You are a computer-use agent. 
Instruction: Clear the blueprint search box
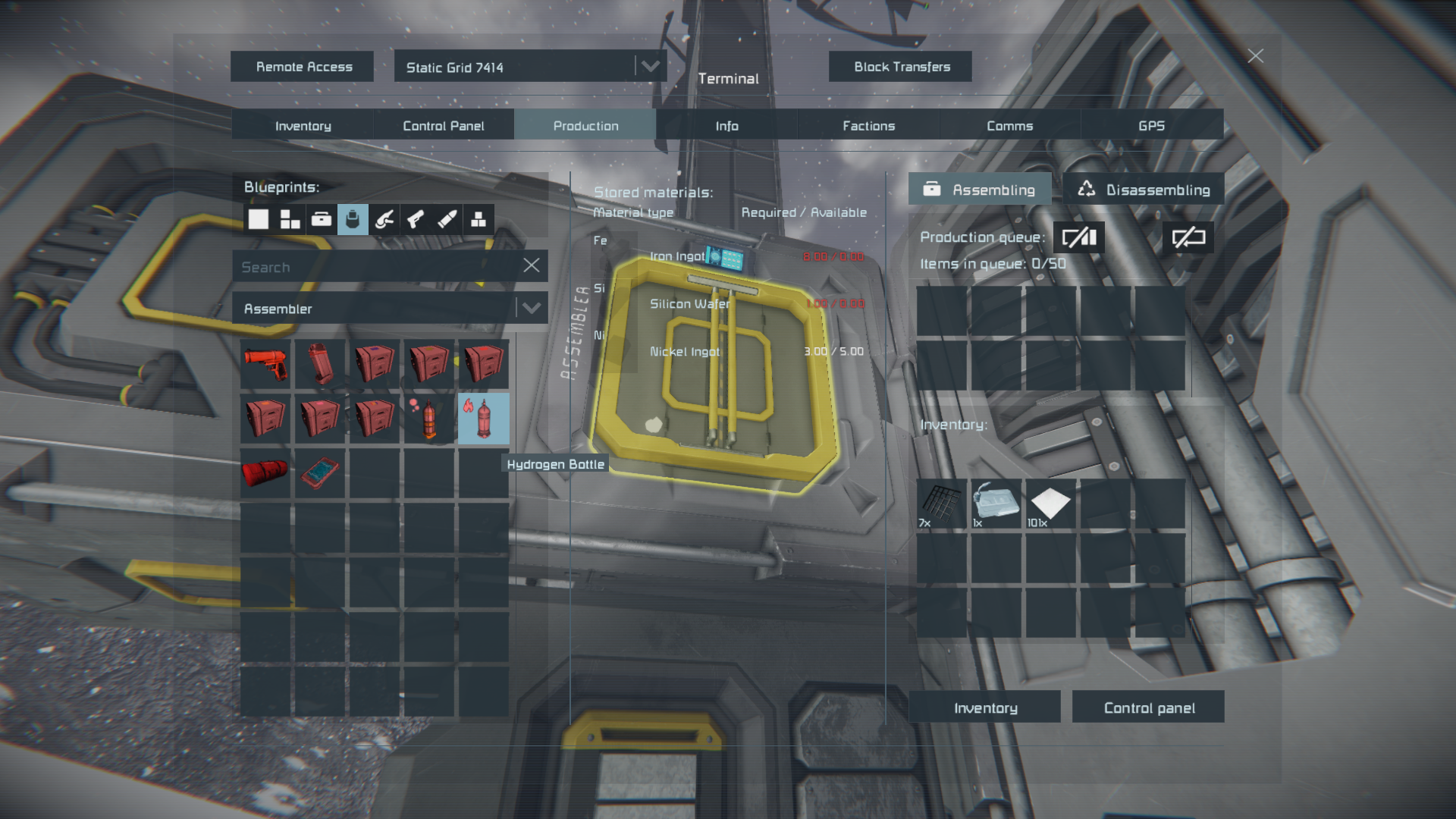(x=531, y=265)
